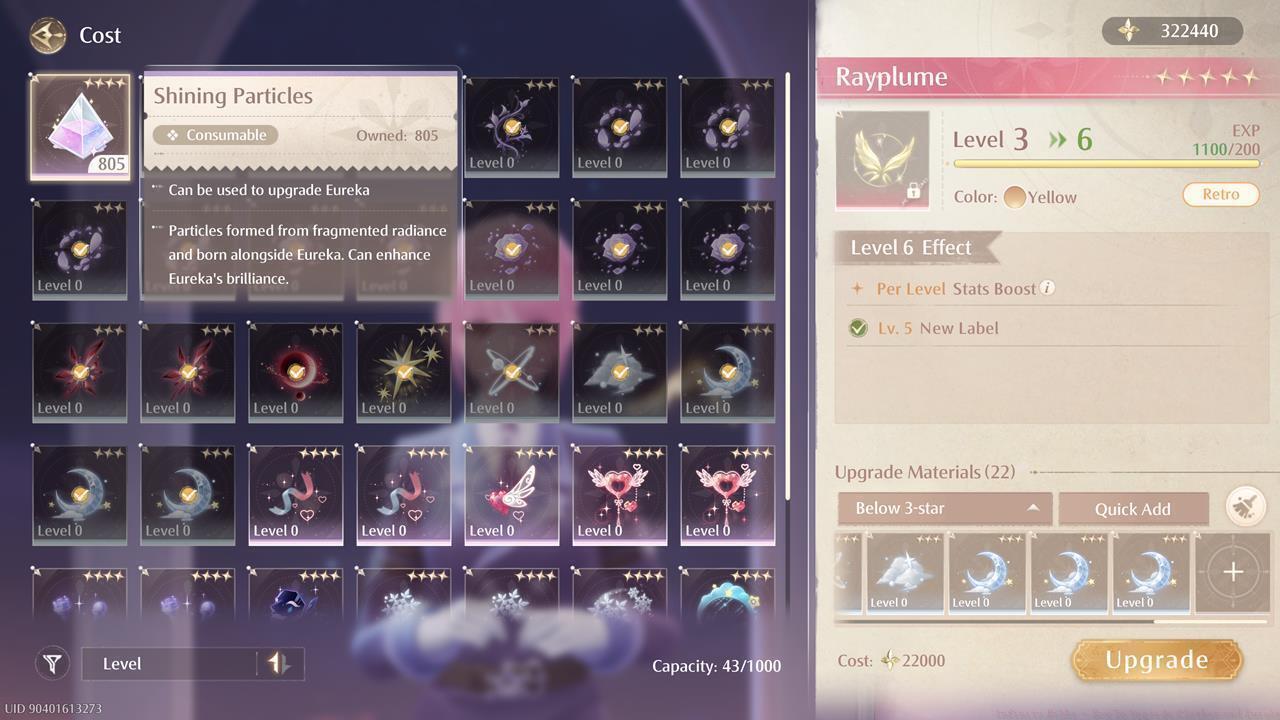Viewport: 1280px width, 720px height.
Task: Toggle the Lv. 5 New Label checkmark
Action: coord(858,327)
